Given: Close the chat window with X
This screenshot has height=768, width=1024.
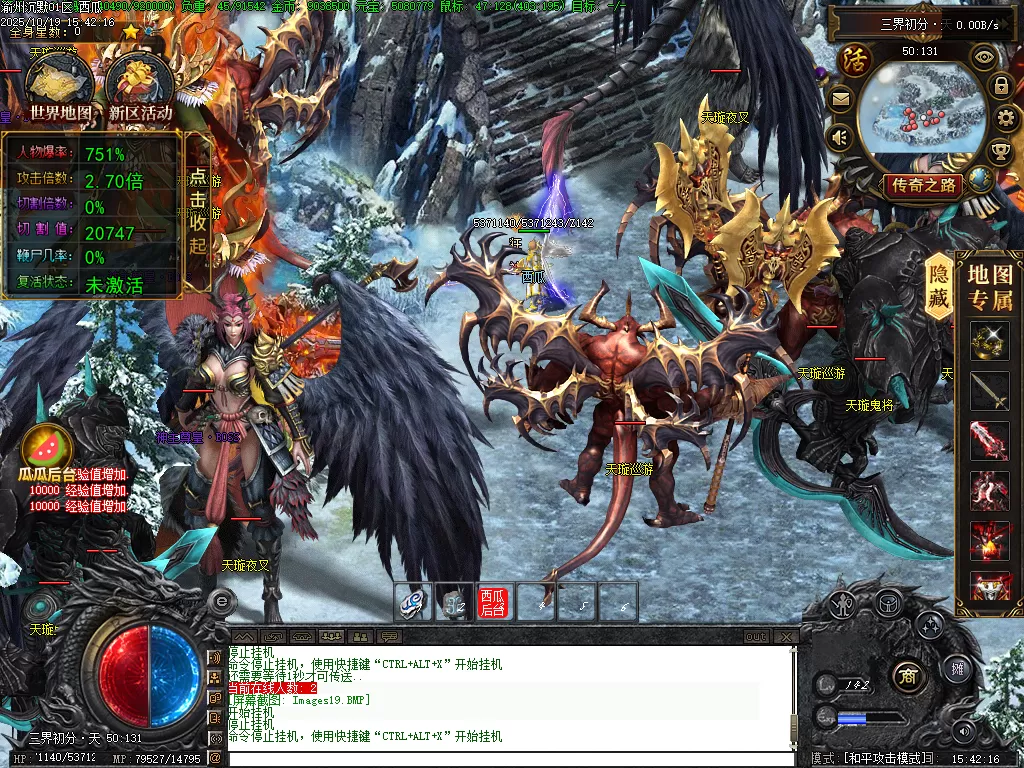Looking at the screenshot, I should click(786, 636).
